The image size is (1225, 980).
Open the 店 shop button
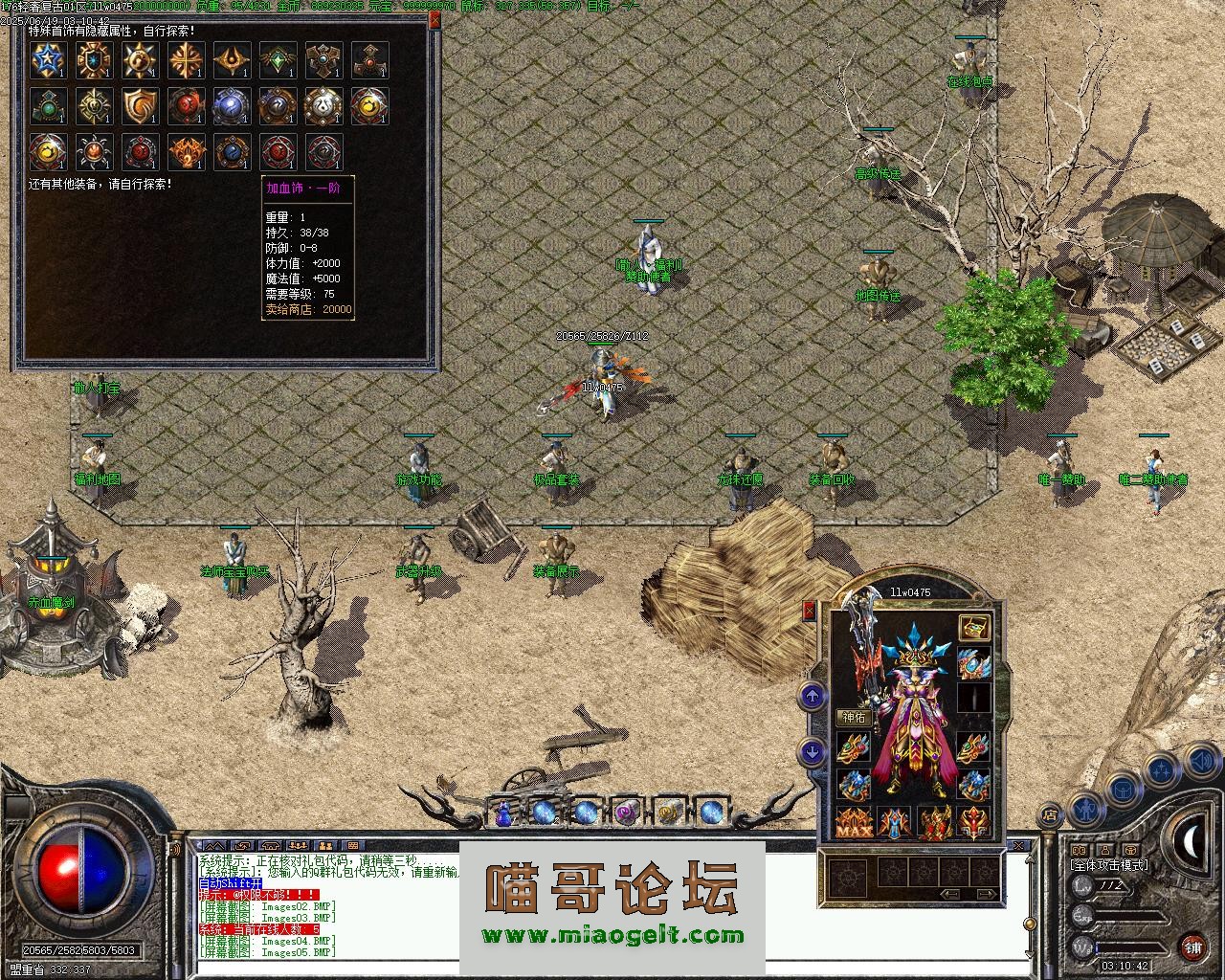[x=1050, y=814]
